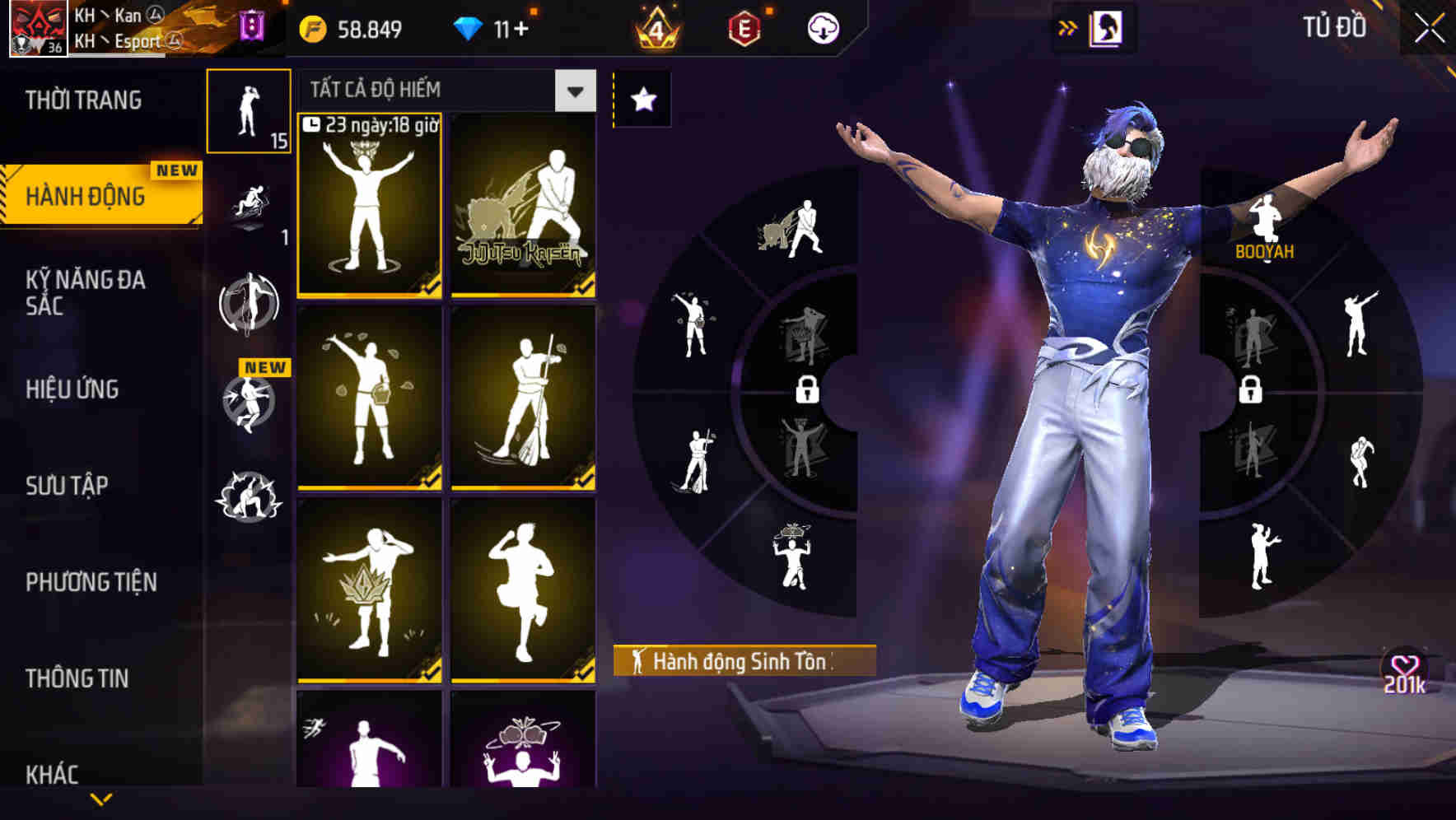Select the purple vault badge icon

[x=252, y=23]
